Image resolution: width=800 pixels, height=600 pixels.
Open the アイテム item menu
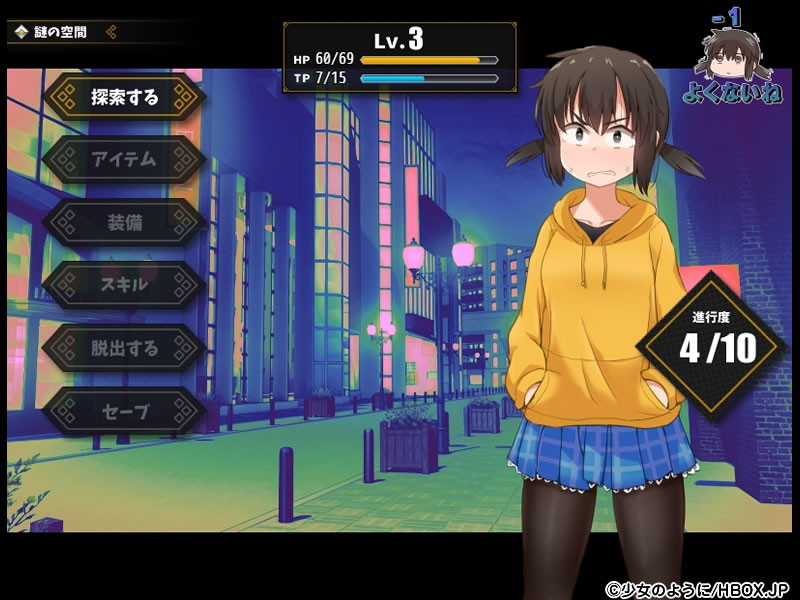pos(124,159)
